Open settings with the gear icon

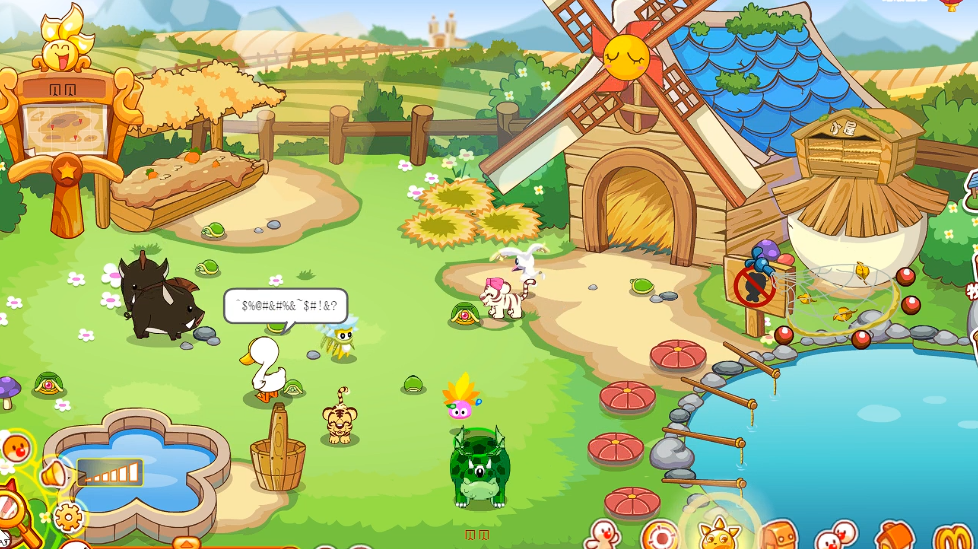coord(68,517)
